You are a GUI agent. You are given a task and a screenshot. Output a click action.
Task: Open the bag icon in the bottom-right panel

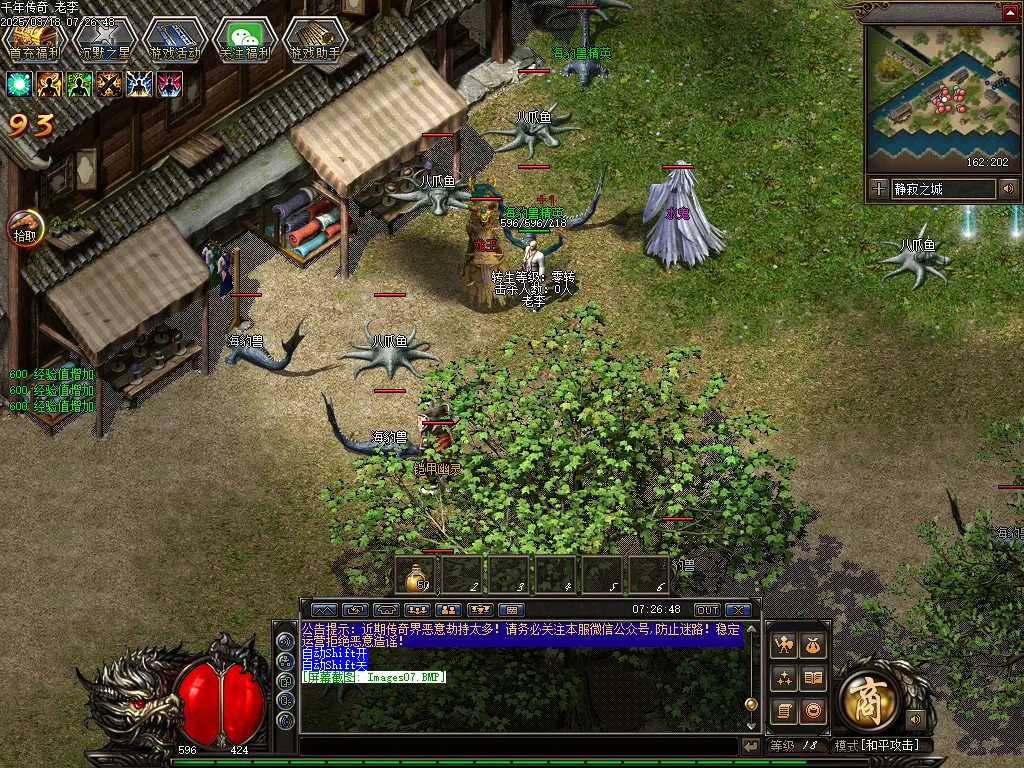pyautogui.click(x=814, y=646)
